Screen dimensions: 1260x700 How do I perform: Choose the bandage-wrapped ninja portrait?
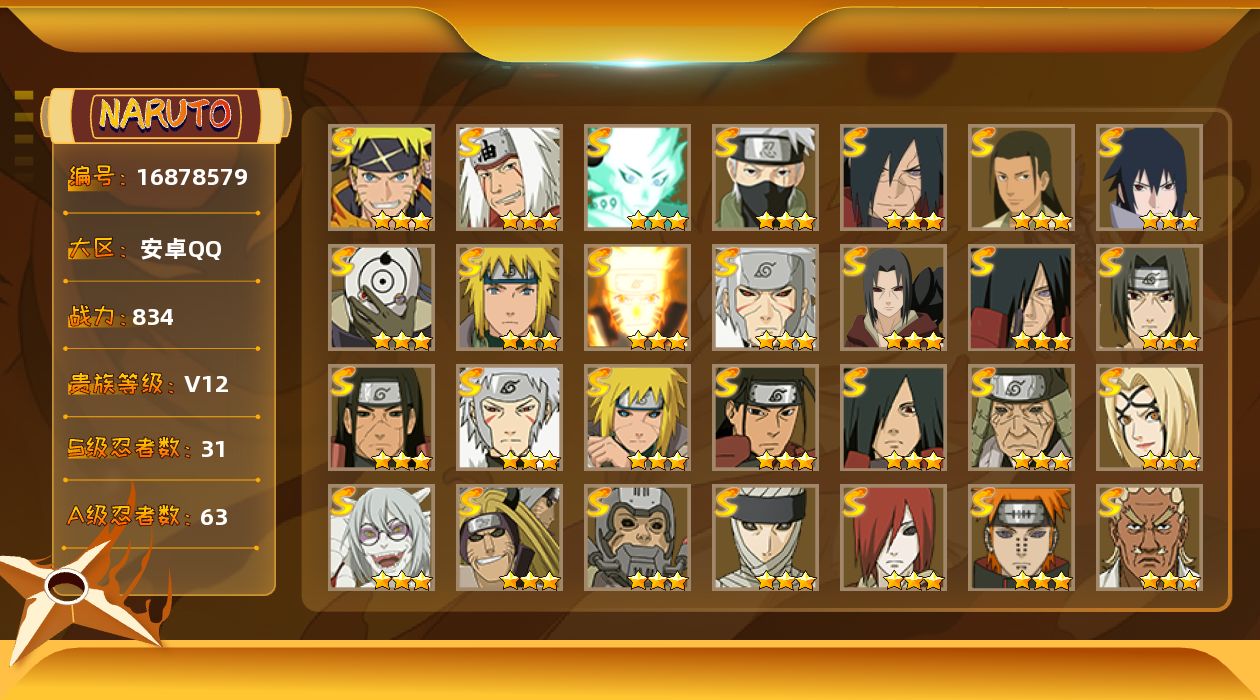[766, 538]
